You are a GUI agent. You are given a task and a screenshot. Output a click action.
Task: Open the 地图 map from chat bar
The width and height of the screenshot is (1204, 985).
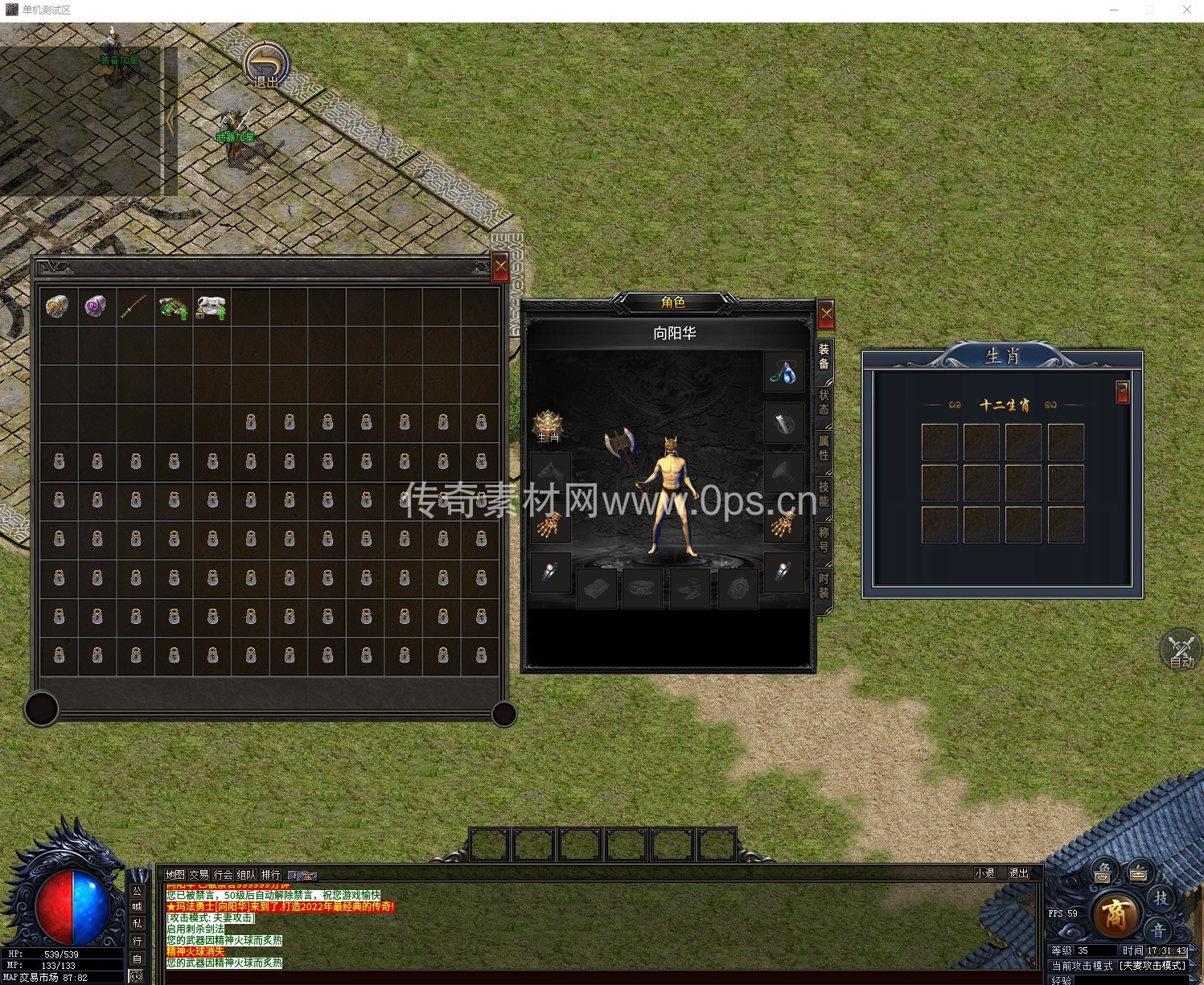(175, 874)
